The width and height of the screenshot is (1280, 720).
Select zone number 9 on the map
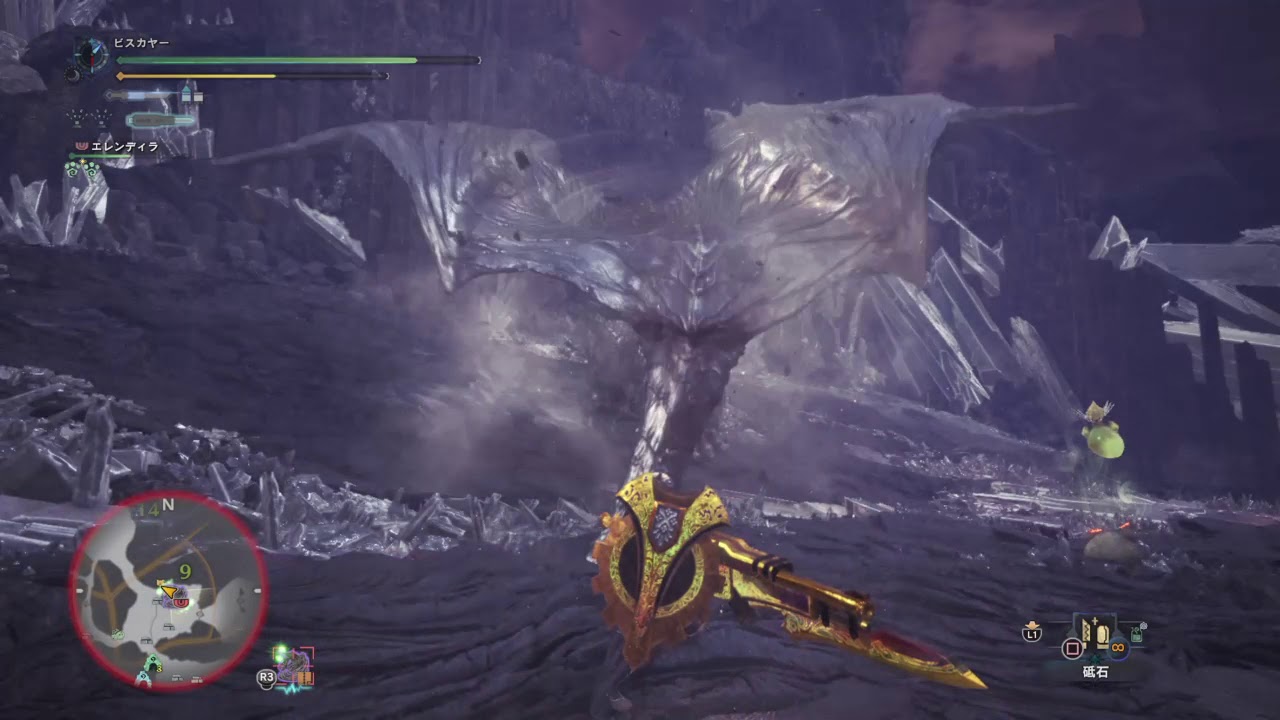(x=186, y=572)
